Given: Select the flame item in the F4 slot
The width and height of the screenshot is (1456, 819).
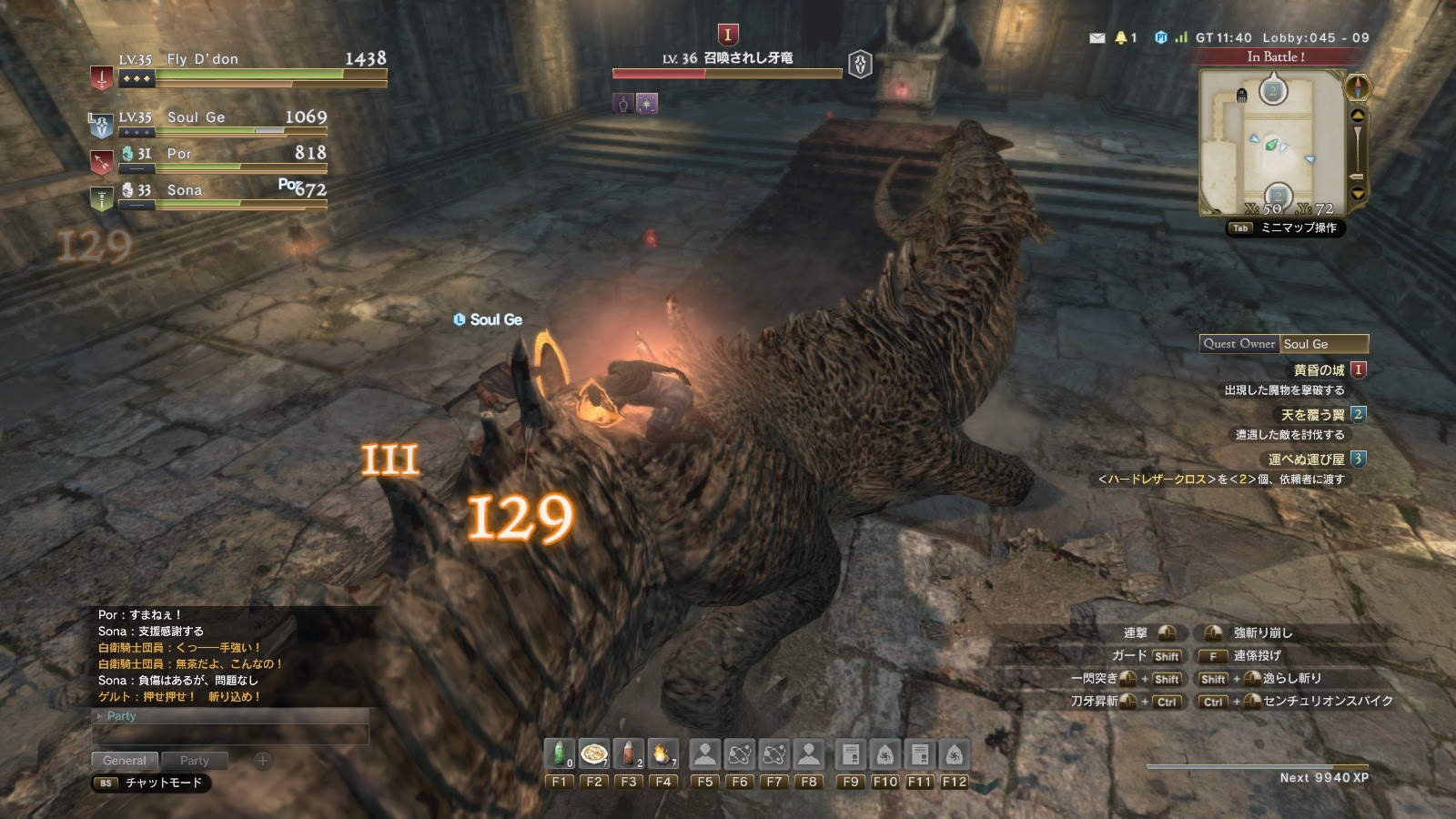Looking at the screenshot, I should [662, 754].
